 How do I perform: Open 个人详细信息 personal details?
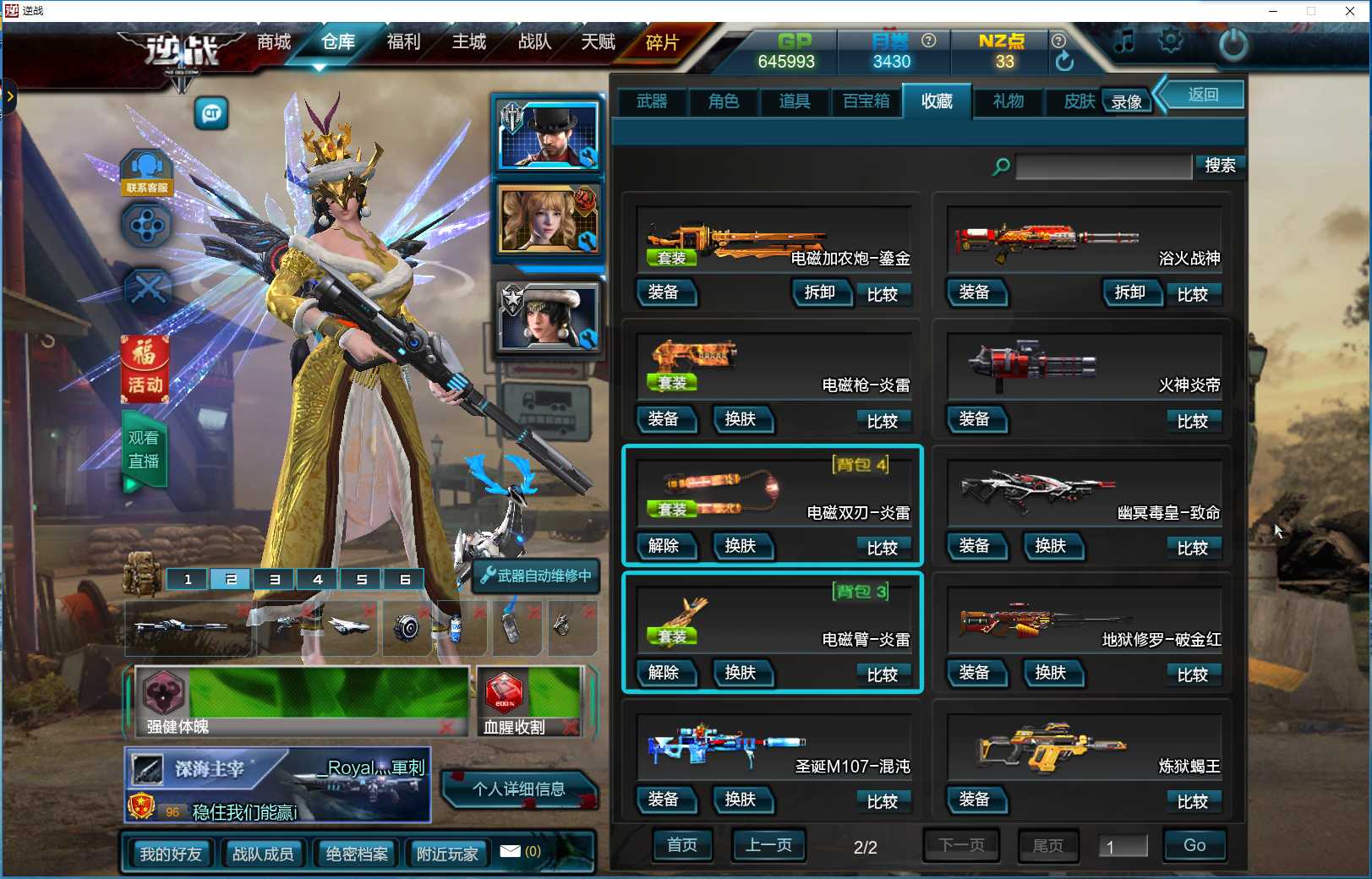tap(518, 789)
